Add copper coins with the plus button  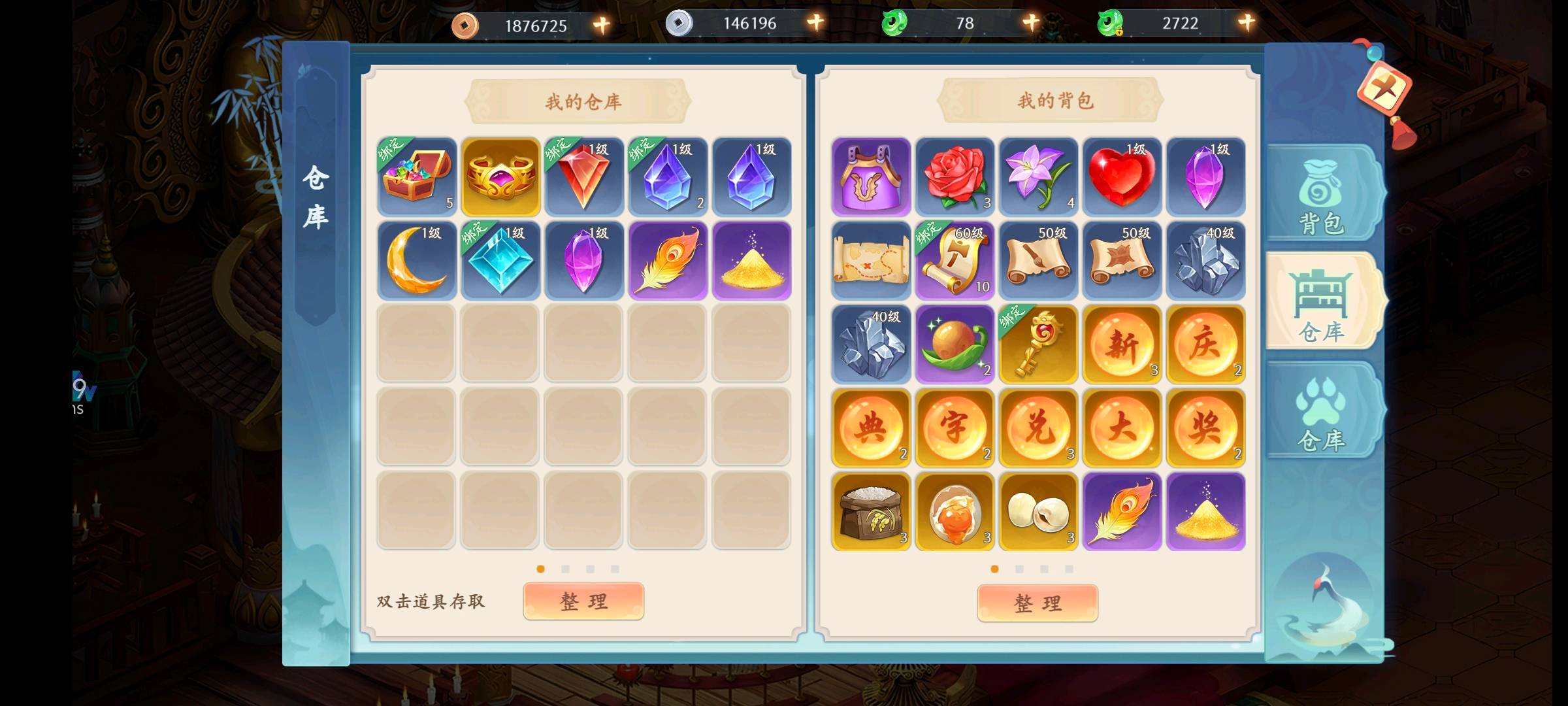click(x=601, y=25)
